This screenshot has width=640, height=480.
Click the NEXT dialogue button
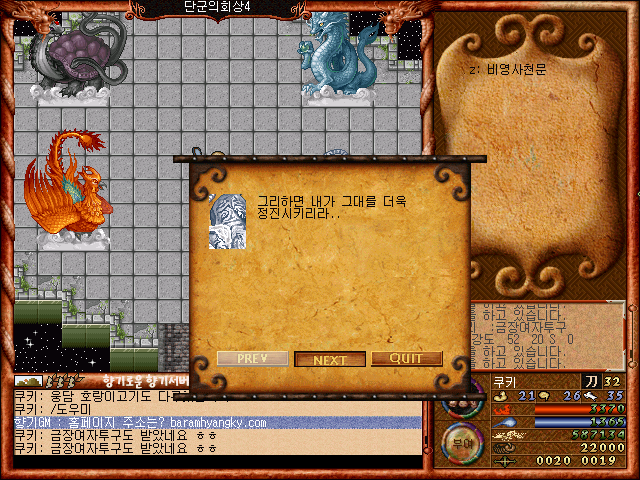[x=329, y=360]
